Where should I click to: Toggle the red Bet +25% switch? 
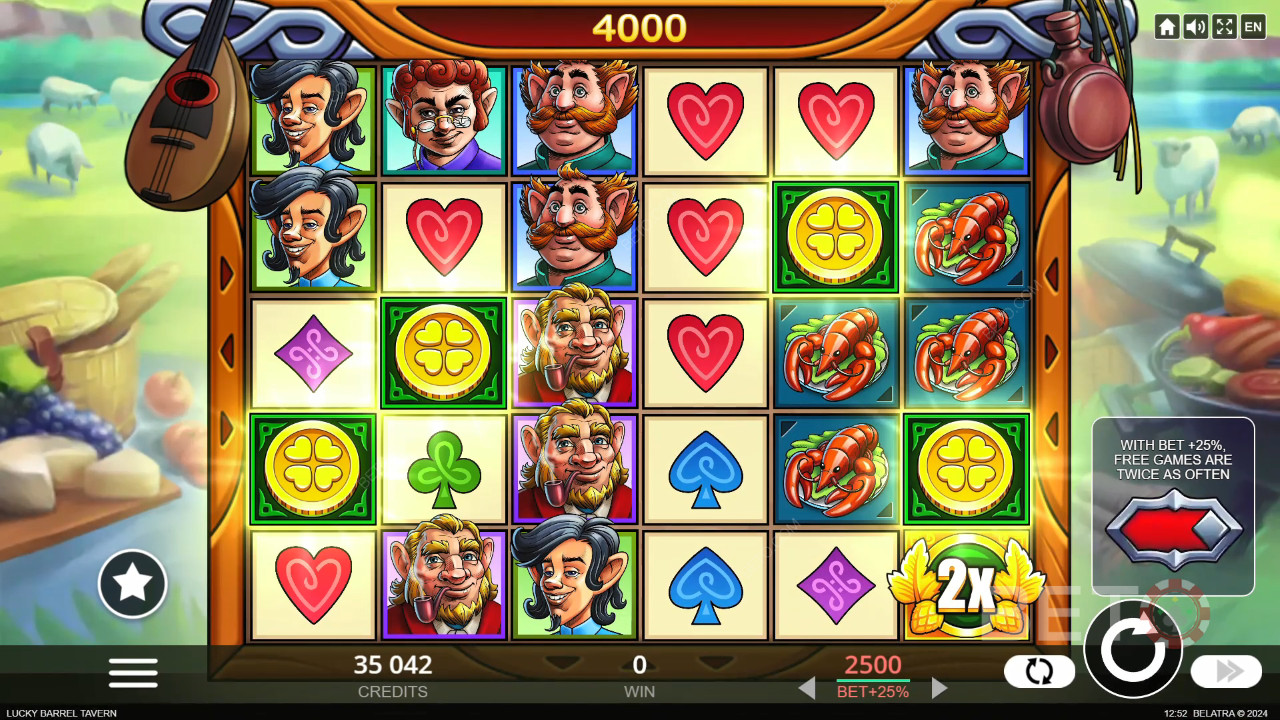point(1173,530)
